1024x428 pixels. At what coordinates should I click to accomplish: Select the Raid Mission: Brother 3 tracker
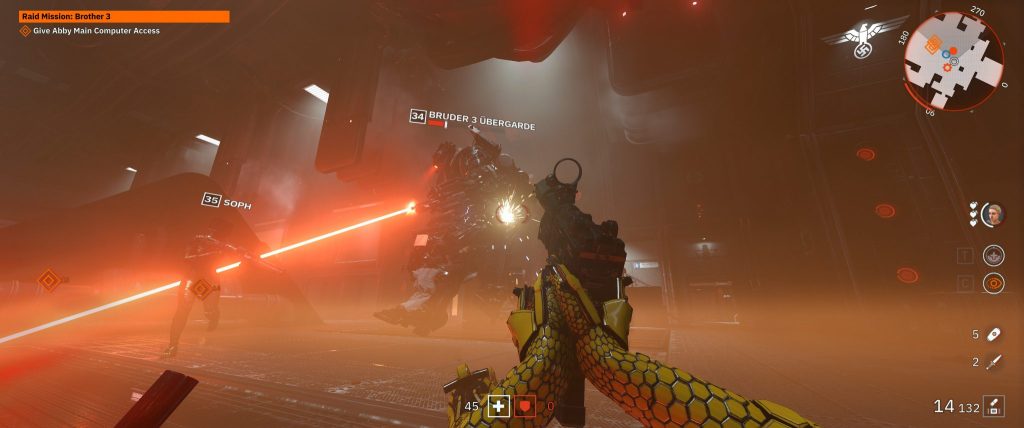pyautogui.click(x=124, y=16)
